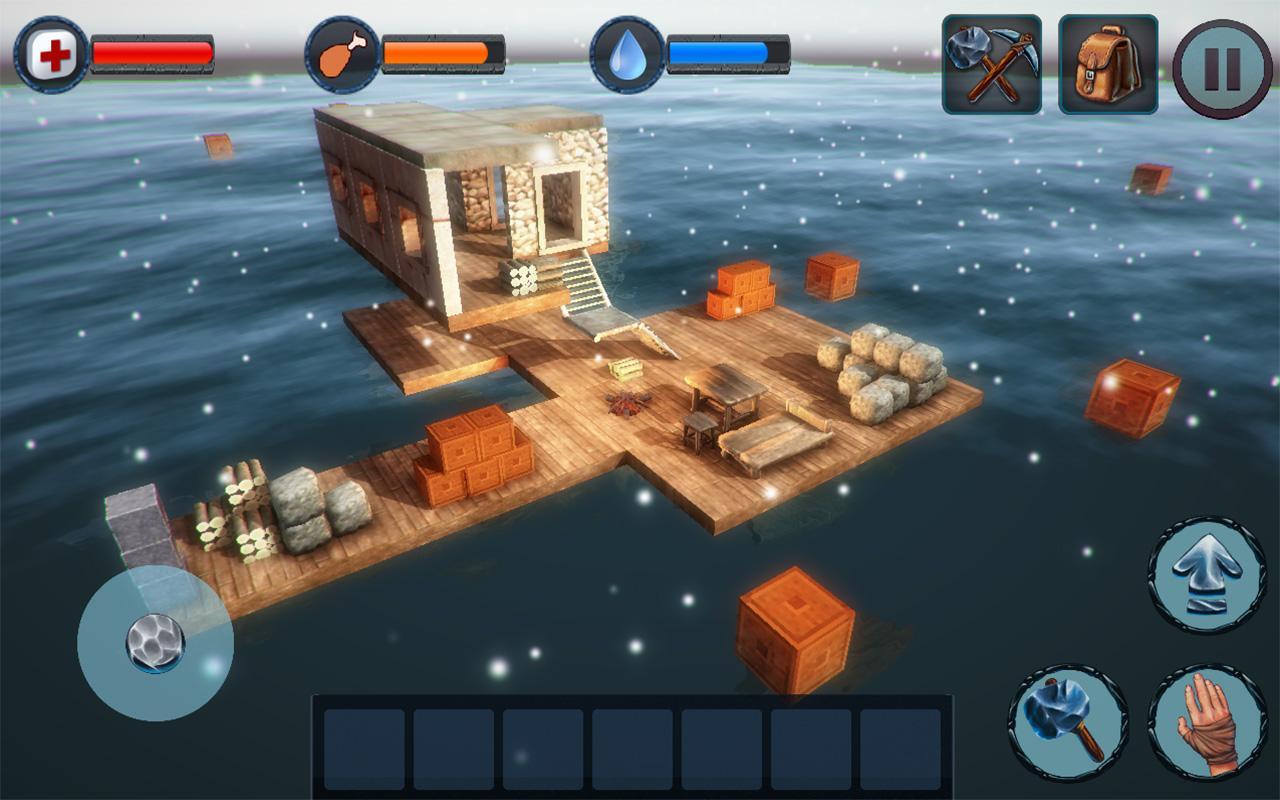Open the backpack inventory
The width and height of the screenshot is (1280, 800).
coord(1108,65)
